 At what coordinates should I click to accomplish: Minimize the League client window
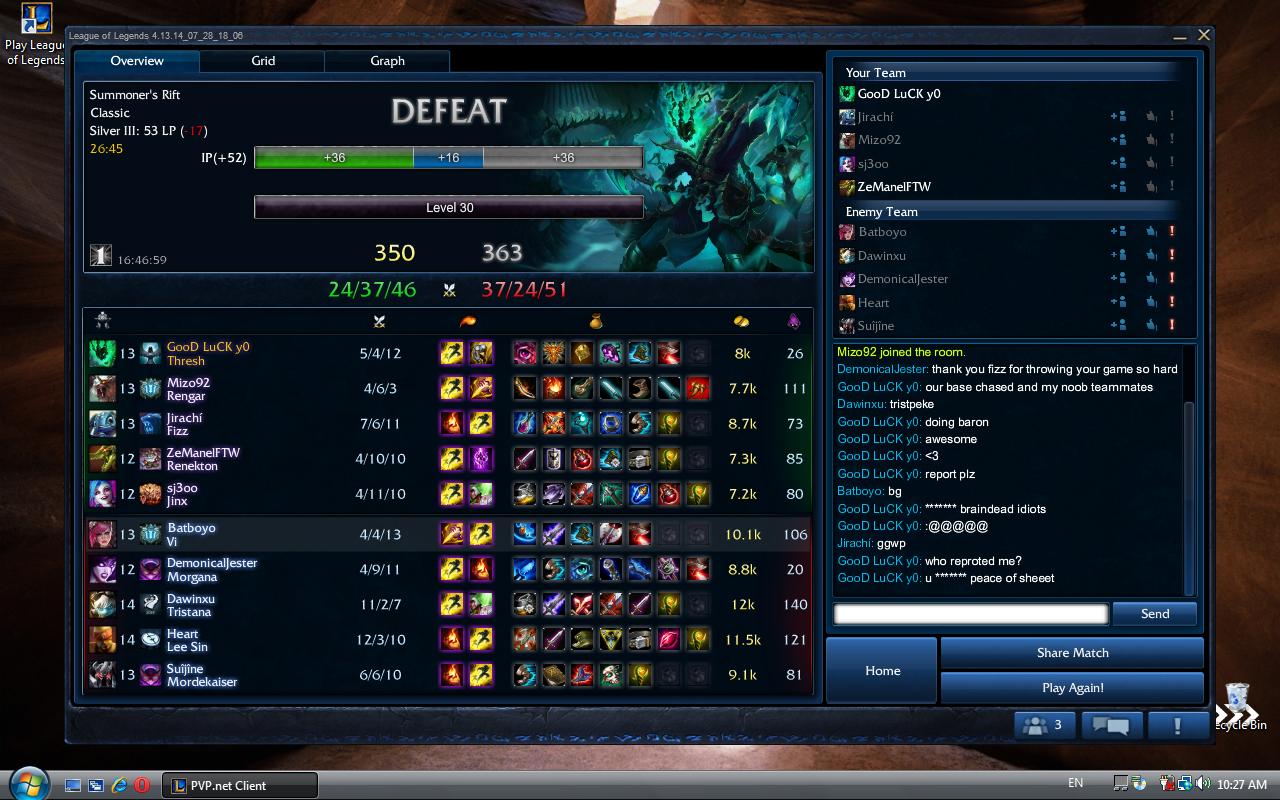pos(1180,36)
